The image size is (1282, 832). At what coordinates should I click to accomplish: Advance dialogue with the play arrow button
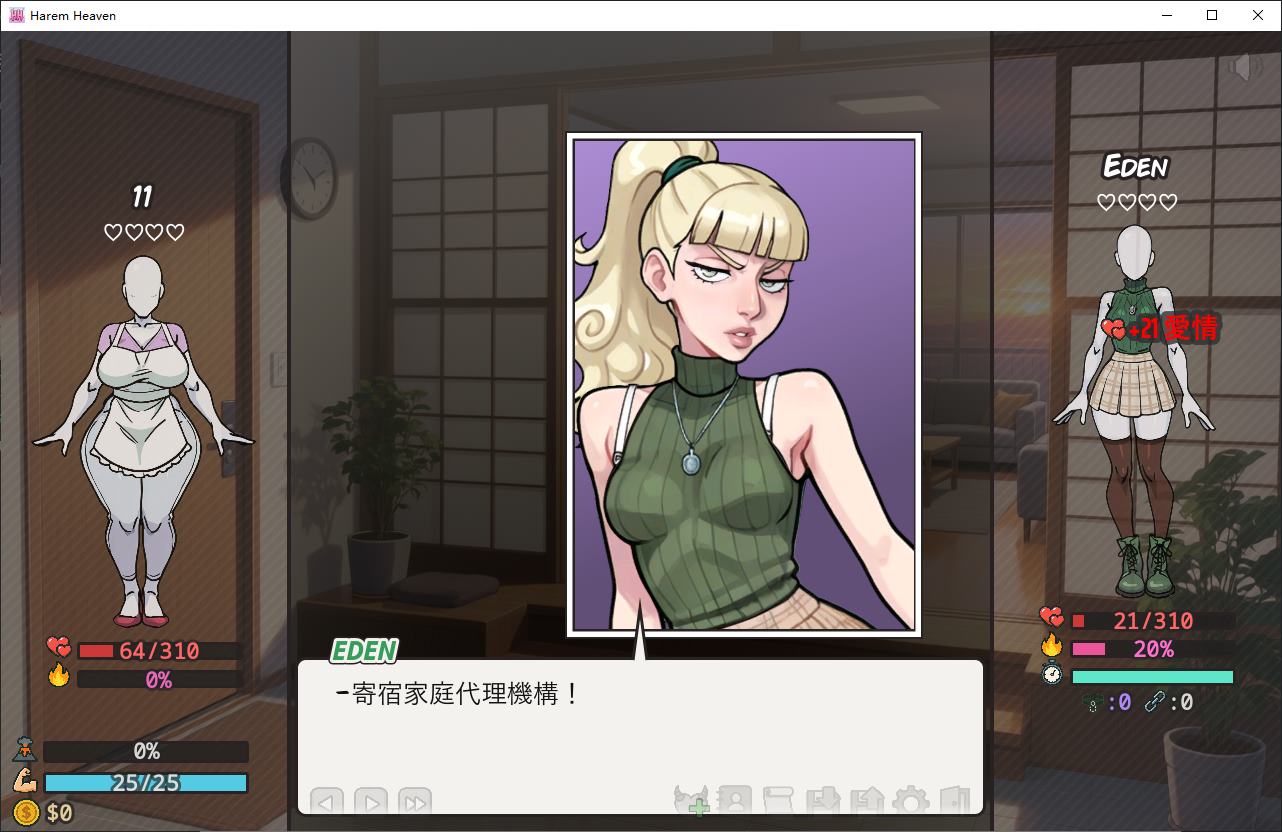tap(369, 802)
